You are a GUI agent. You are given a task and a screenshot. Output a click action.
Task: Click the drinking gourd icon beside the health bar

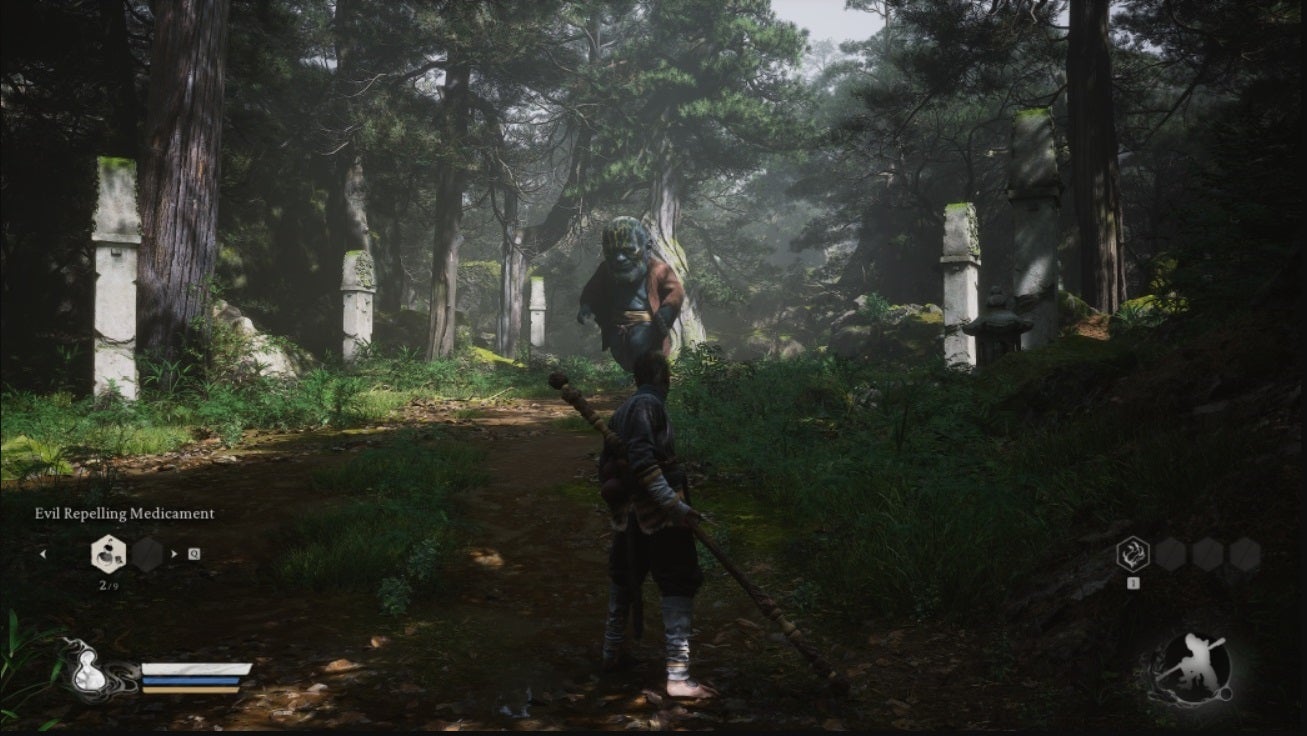click(90, 670)
